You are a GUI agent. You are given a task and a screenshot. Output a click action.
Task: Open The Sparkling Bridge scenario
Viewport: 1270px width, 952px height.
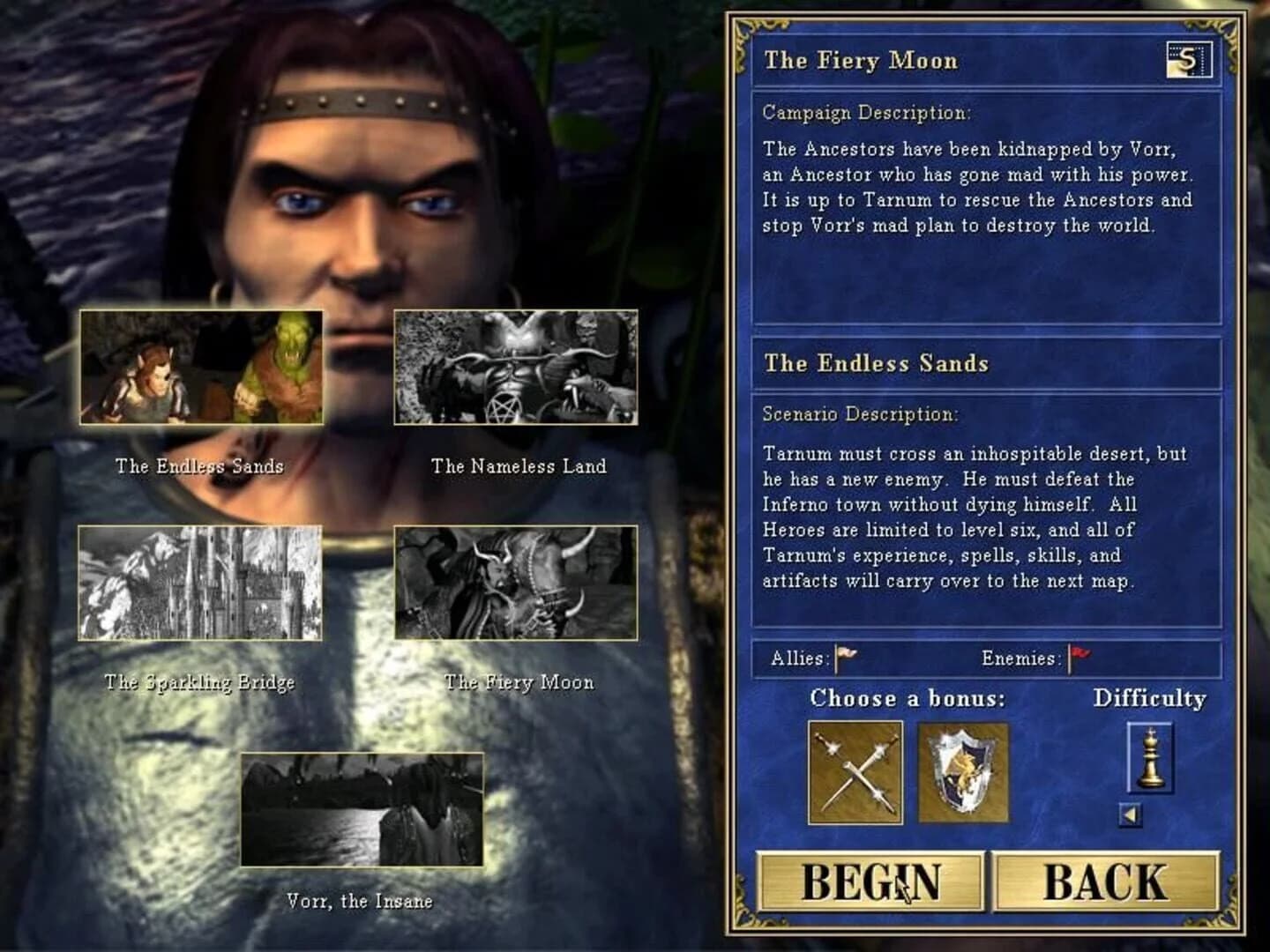(x=201, y=585)
